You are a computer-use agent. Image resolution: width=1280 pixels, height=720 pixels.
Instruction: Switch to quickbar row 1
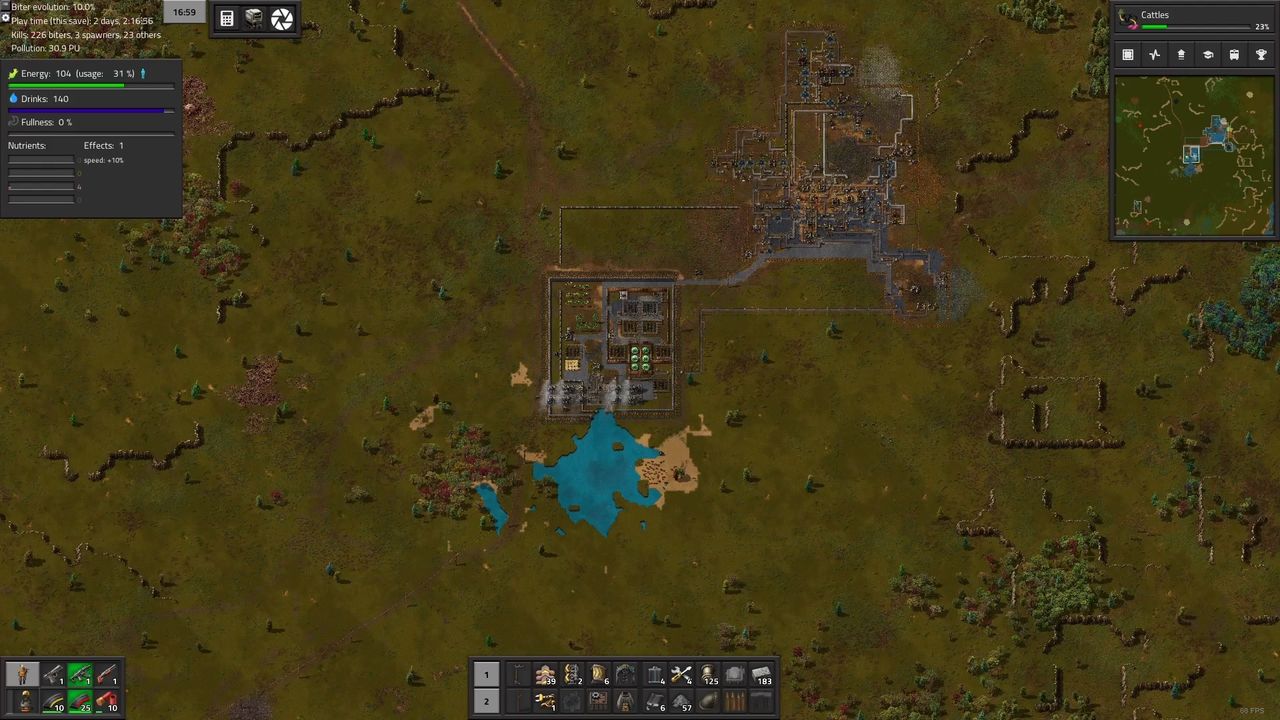click(486, 675)
